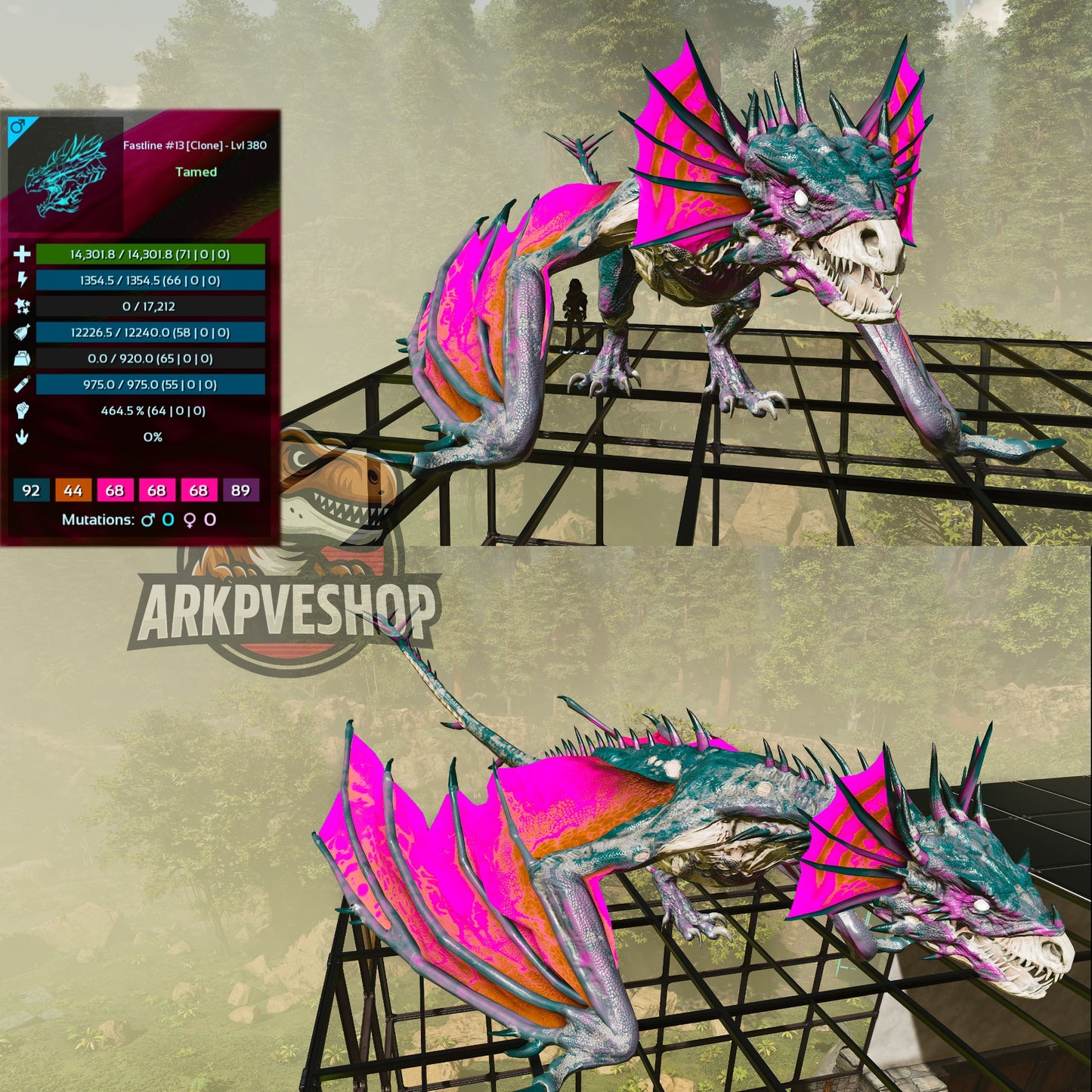1092x1092 pixels.
Task: Click the food meat icon
Action: click(x=23, y=332)
